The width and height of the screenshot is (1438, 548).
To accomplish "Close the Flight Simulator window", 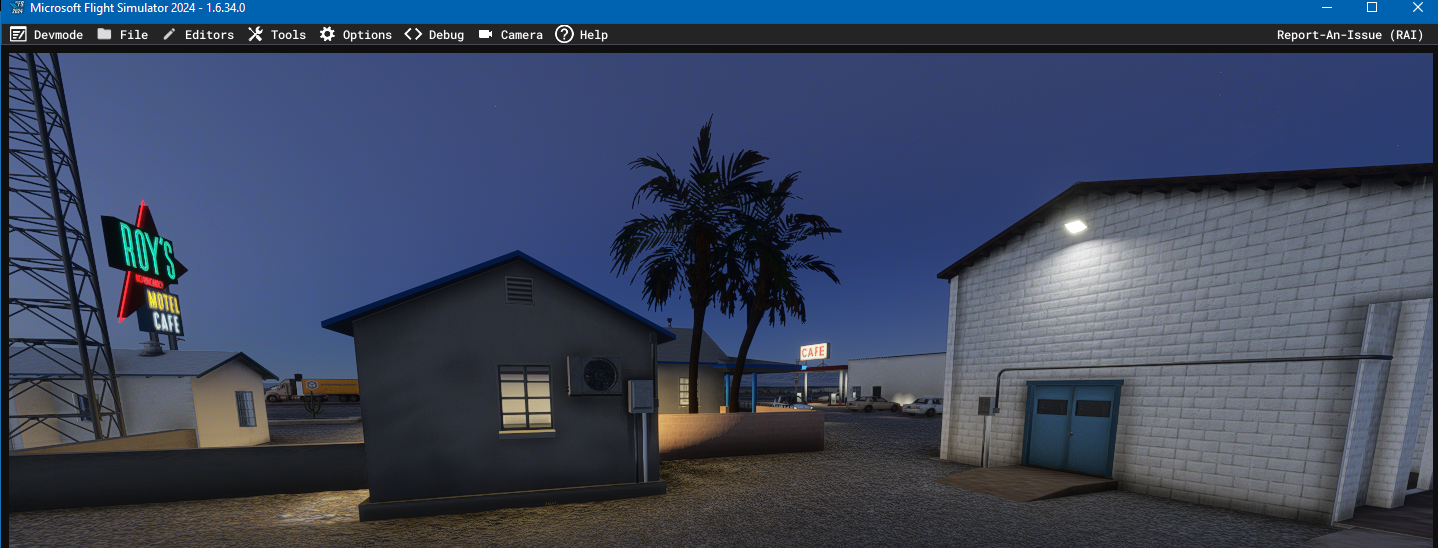I will coord(1417,8).
